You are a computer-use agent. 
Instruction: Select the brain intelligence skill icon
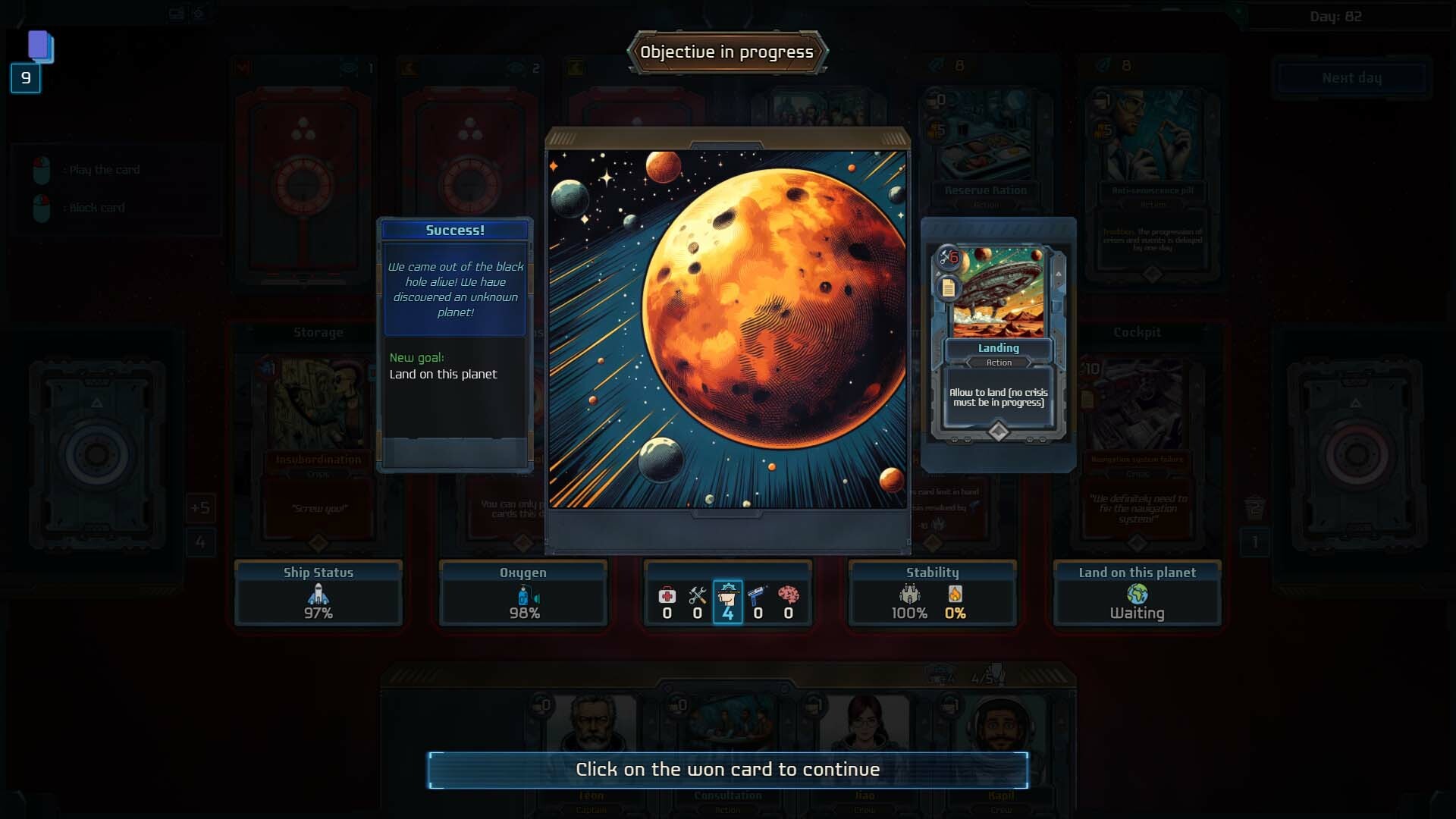point(789,595)
